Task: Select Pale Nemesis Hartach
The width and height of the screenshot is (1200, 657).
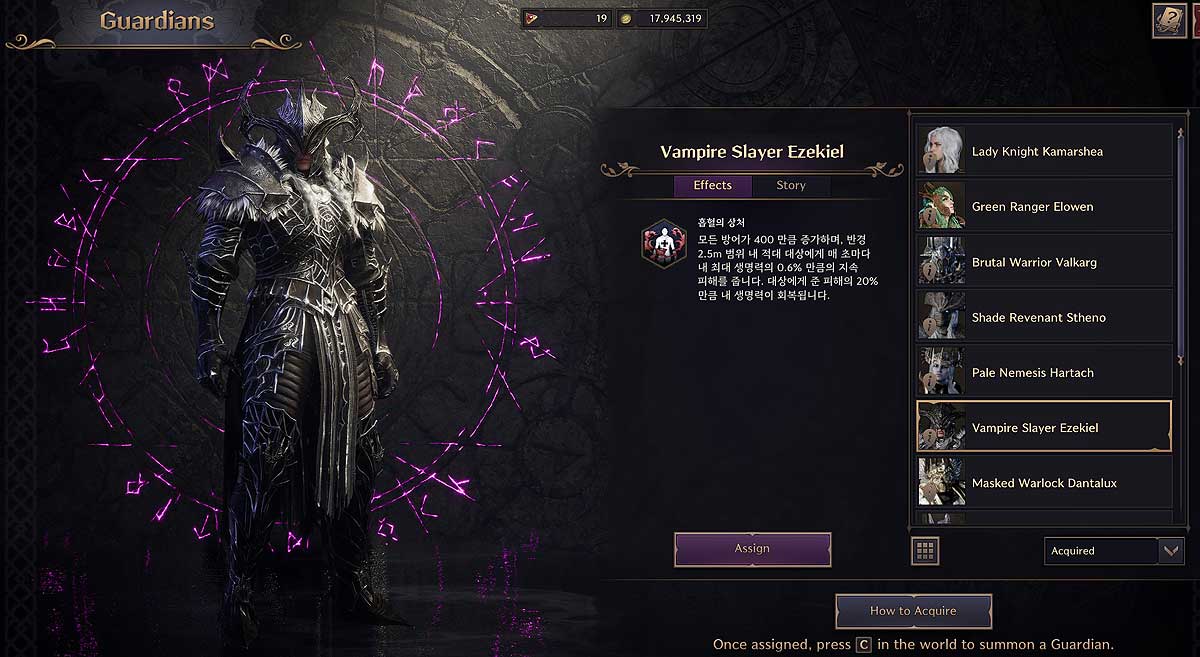Action: click(1044, 373)
